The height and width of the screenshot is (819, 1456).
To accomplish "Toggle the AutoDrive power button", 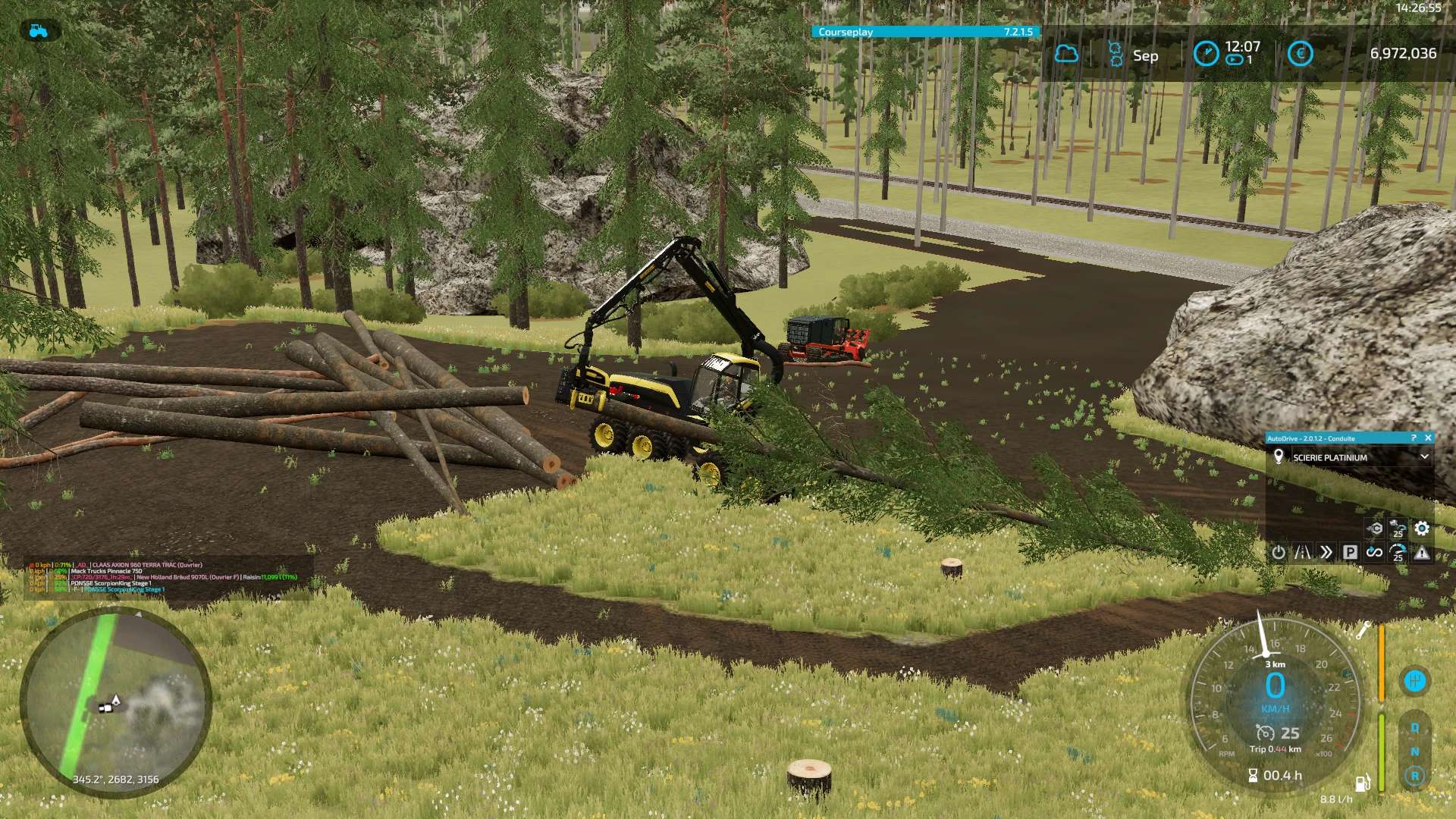I will click(1279, 552).
